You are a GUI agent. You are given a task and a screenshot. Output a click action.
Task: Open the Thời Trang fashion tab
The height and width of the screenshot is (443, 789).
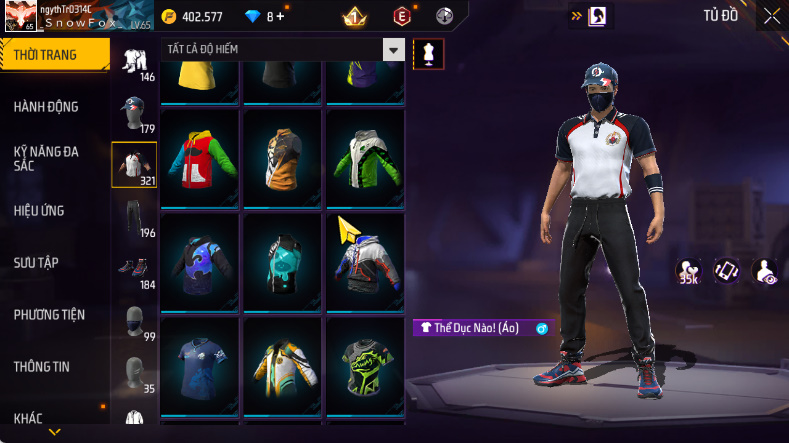52,55
